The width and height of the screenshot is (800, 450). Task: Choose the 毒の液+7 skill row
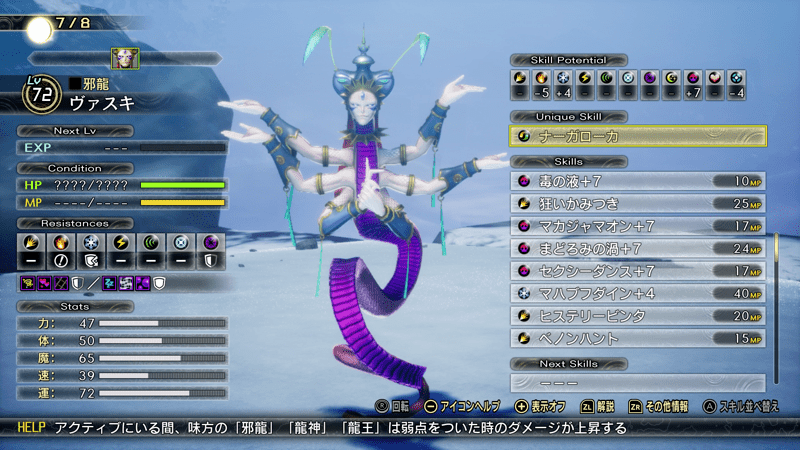[638, 181]
